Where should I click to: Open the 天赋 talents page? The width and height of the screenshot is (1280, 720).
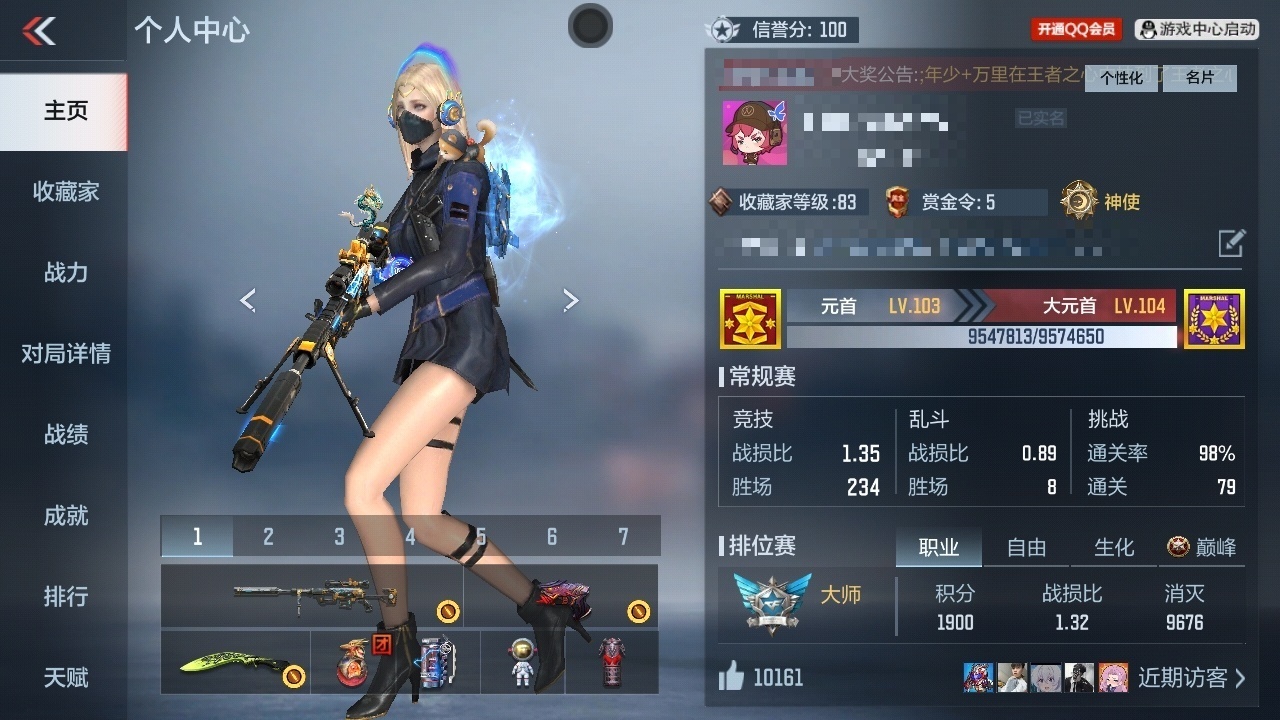[x=65, y=678]
